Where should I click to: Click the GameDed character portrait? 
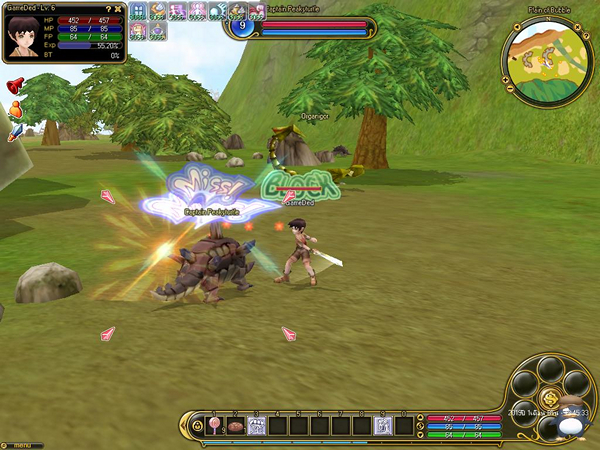pyautogui.click(x=22, y=33)
